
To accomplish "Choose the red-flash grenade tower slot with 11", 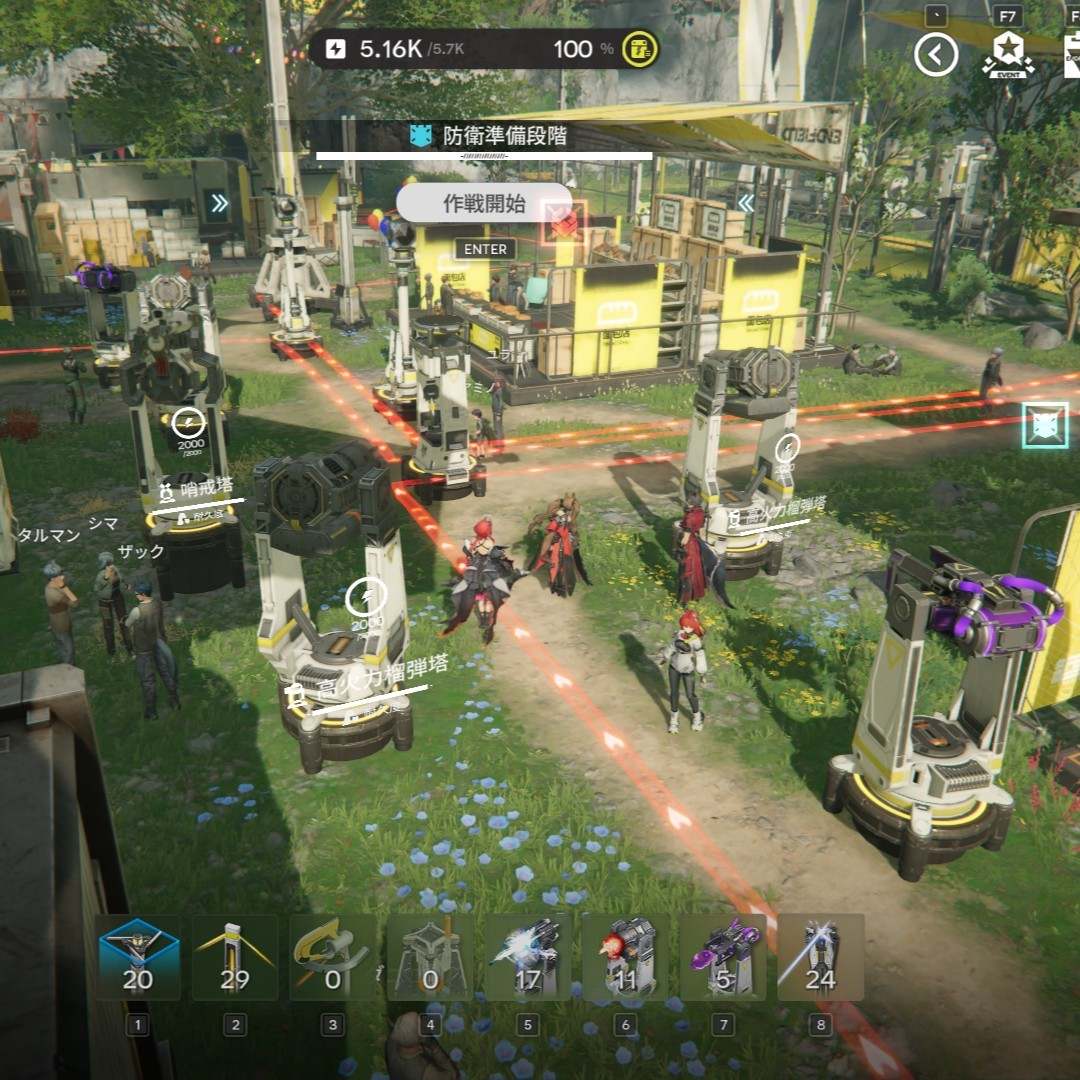I will (625, 958).
